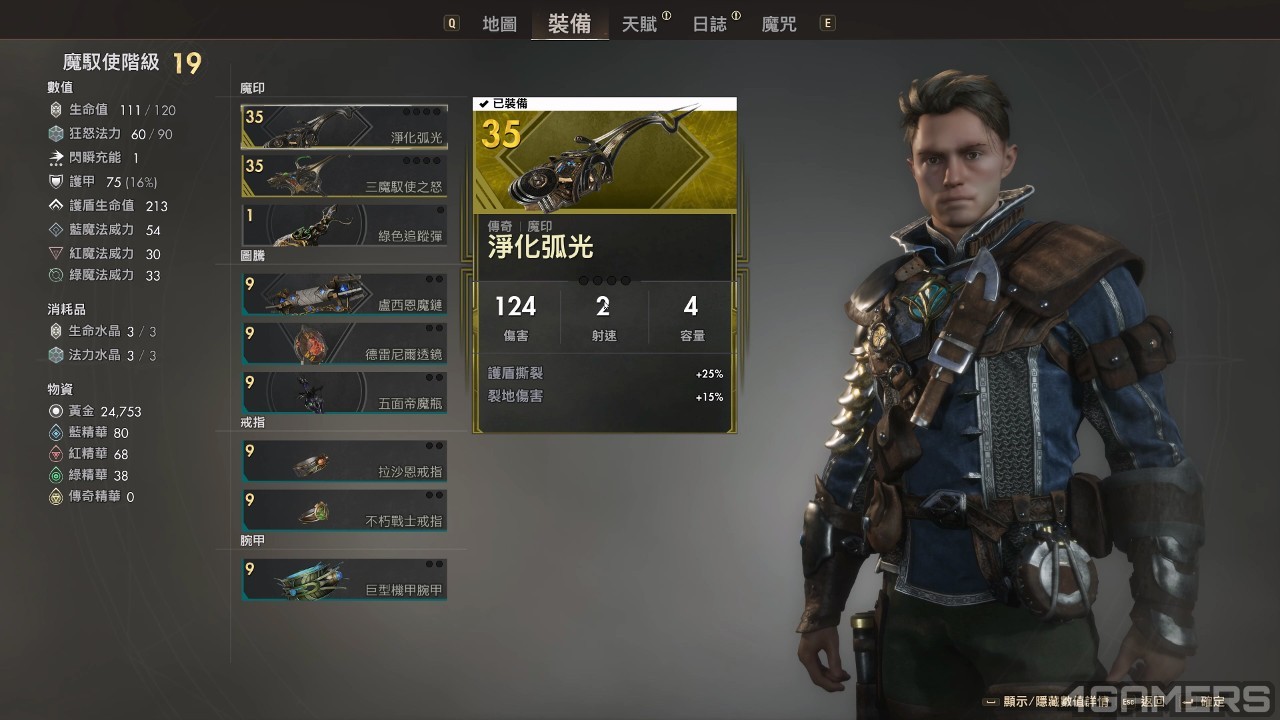This screenshot has height=720, width=1280.
Task: Pick the 拉沙恩戒指 ring slot
Action: (x=344, y=460)
